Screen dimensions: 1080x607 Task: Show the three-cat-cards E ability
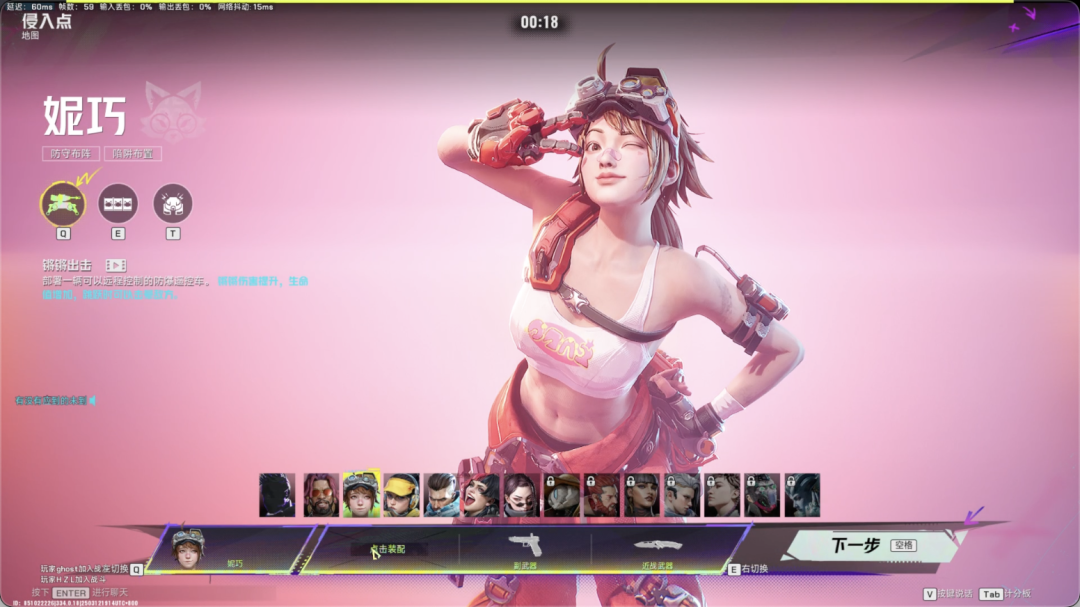coord(118,203)
